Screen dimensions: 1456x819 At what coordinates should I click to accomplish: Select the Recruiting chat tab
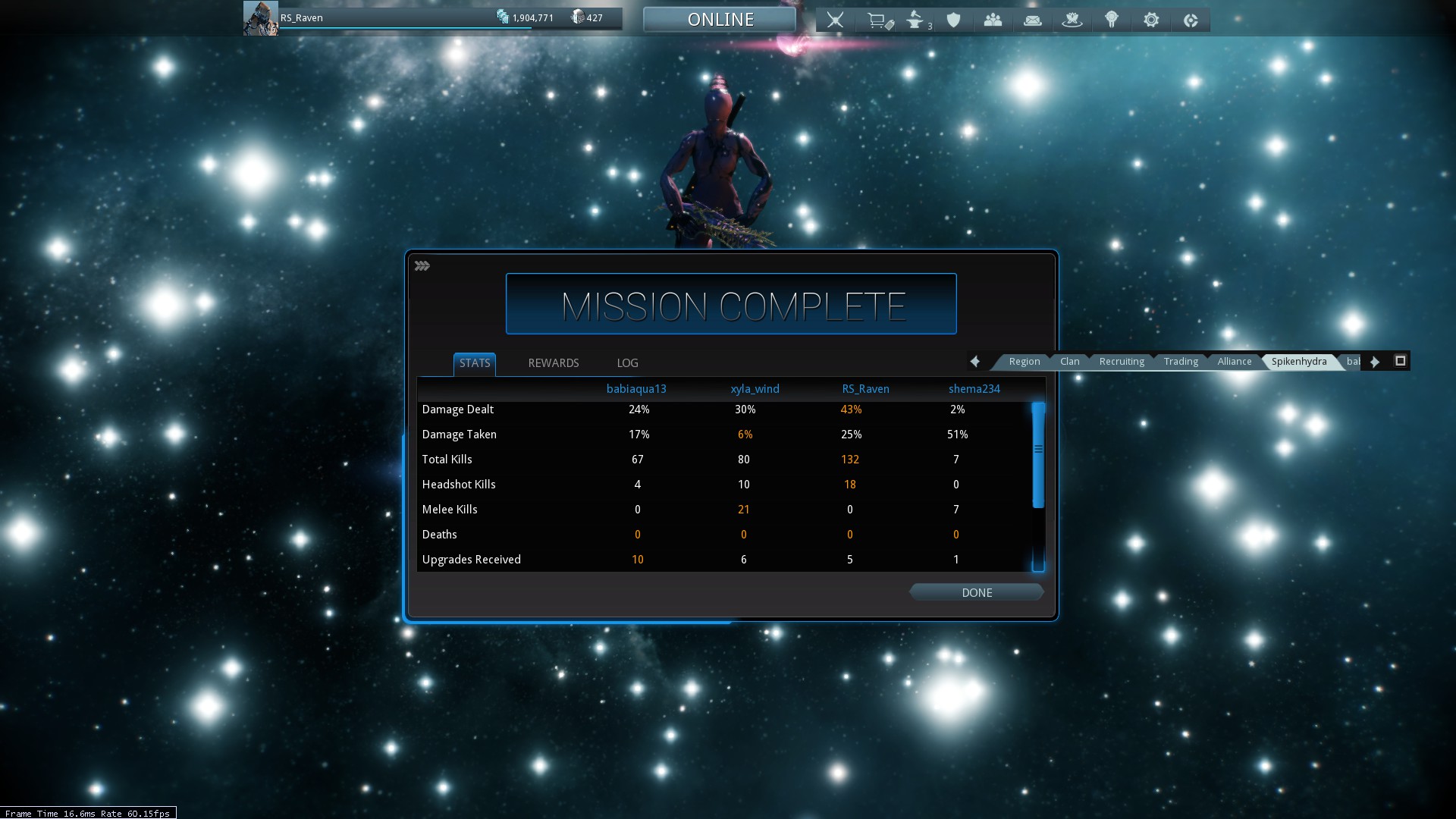point(1121,362)
